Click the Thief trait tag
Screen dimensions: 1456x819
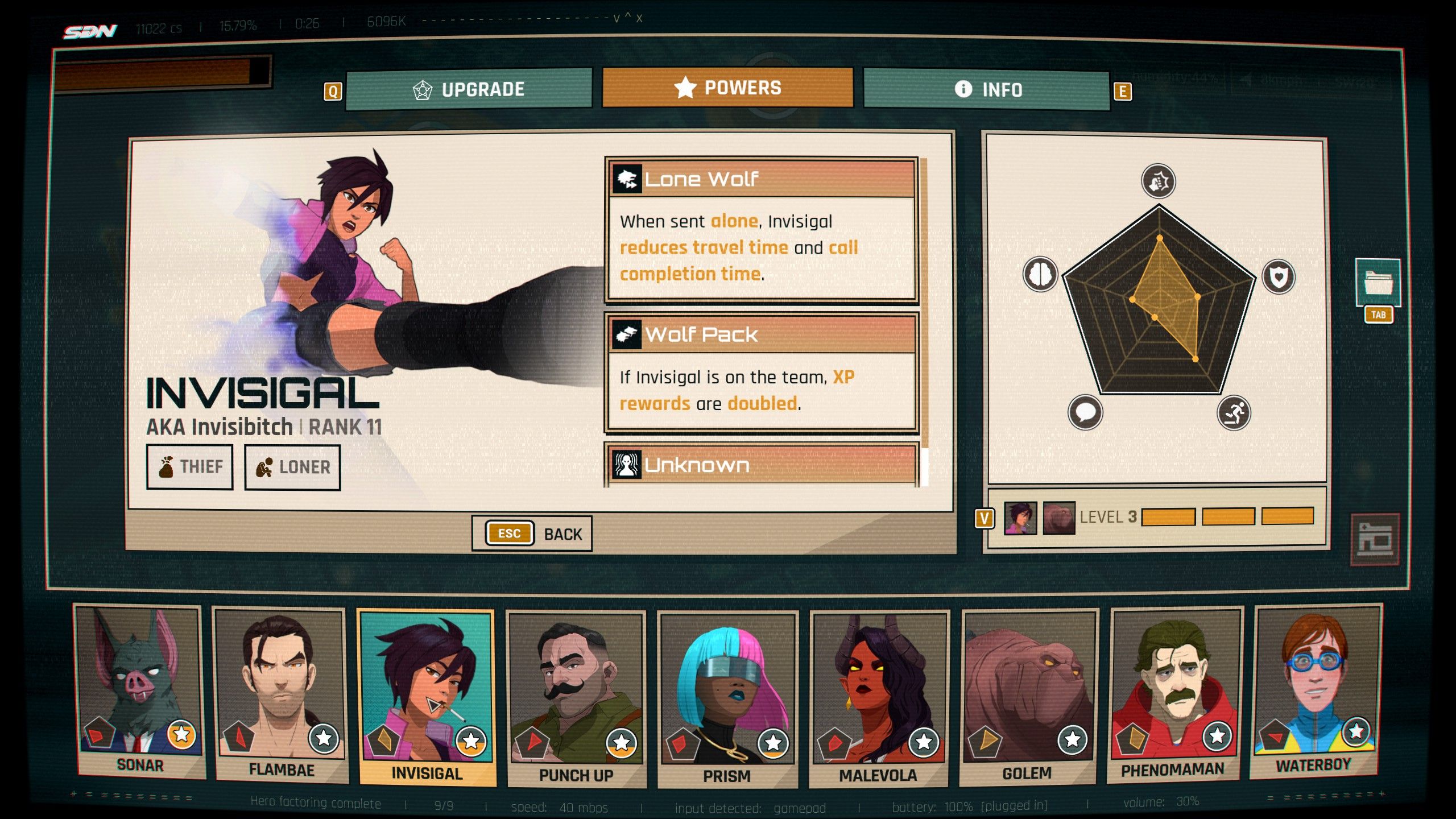[x=190, y=467]
